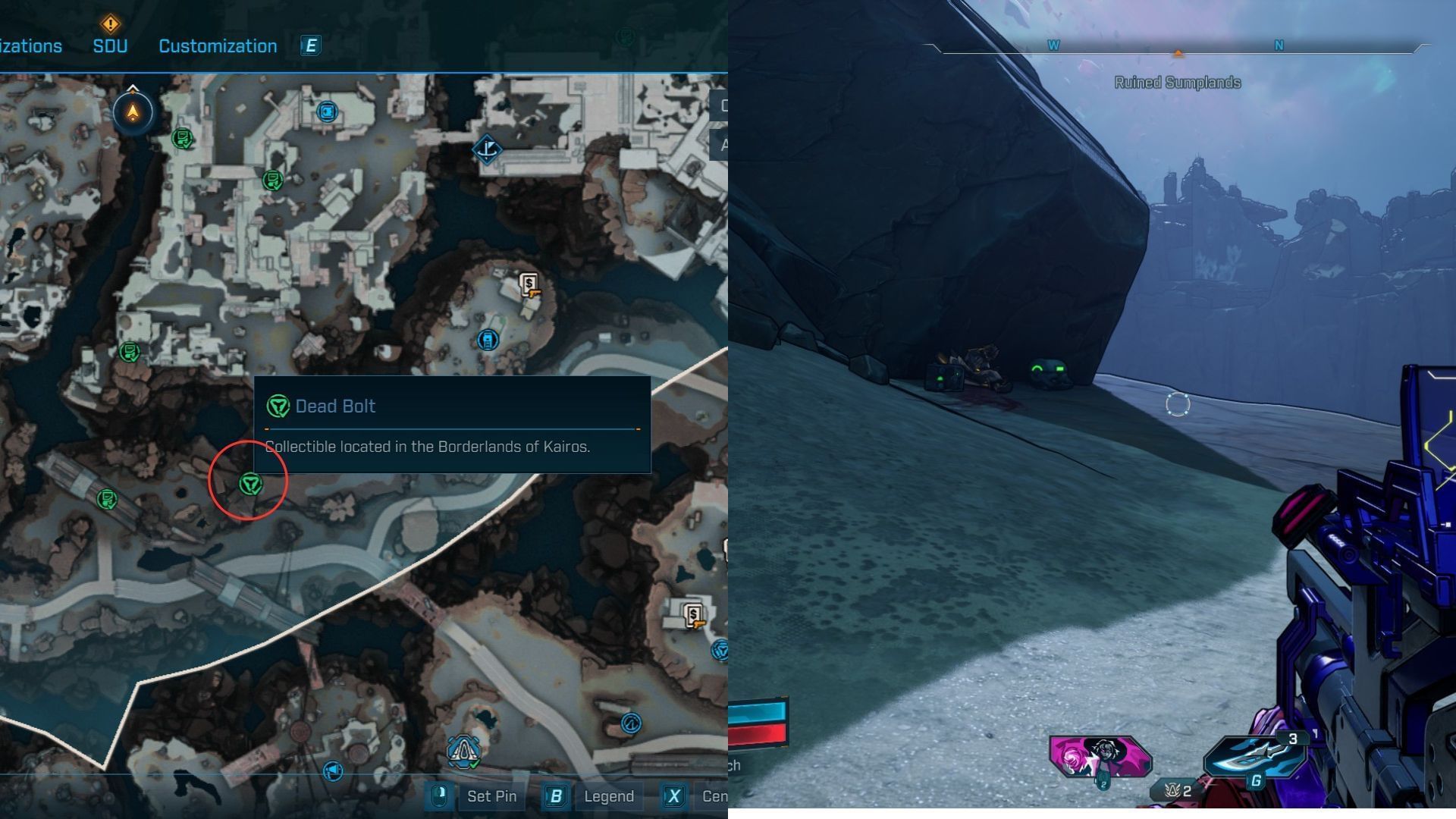Screen dimensions: 1456x819
Task: Click the orange player arrow marker
Action: pos(133,113)
